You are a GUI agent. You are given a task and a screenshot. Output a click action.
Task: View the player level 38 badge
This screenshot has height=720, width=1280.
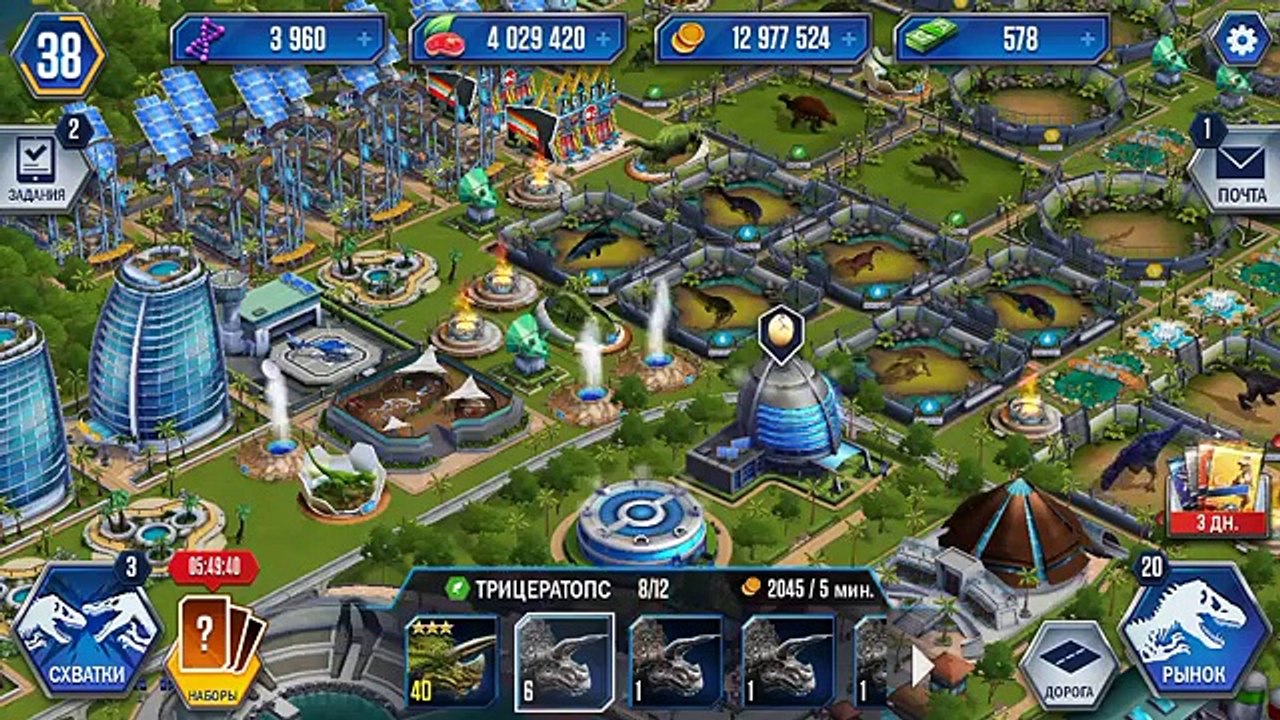(58, 55)
